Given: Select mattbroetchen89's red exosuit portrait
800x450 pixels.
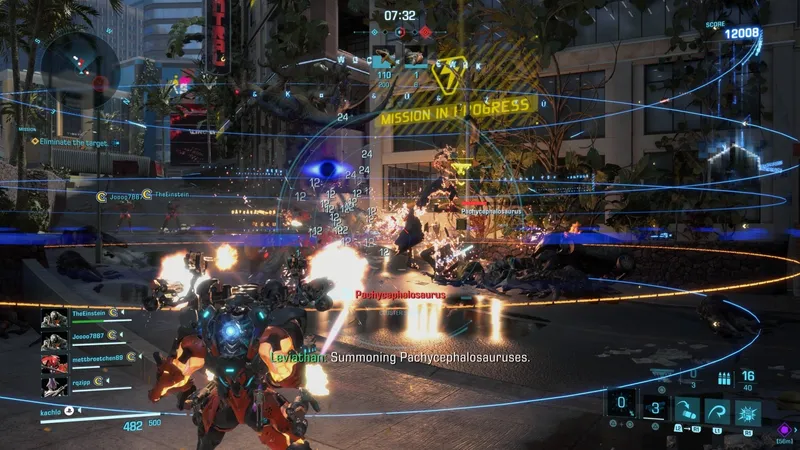Looking at the screenshot, I should pyautogui.click(x=54, y=362).
